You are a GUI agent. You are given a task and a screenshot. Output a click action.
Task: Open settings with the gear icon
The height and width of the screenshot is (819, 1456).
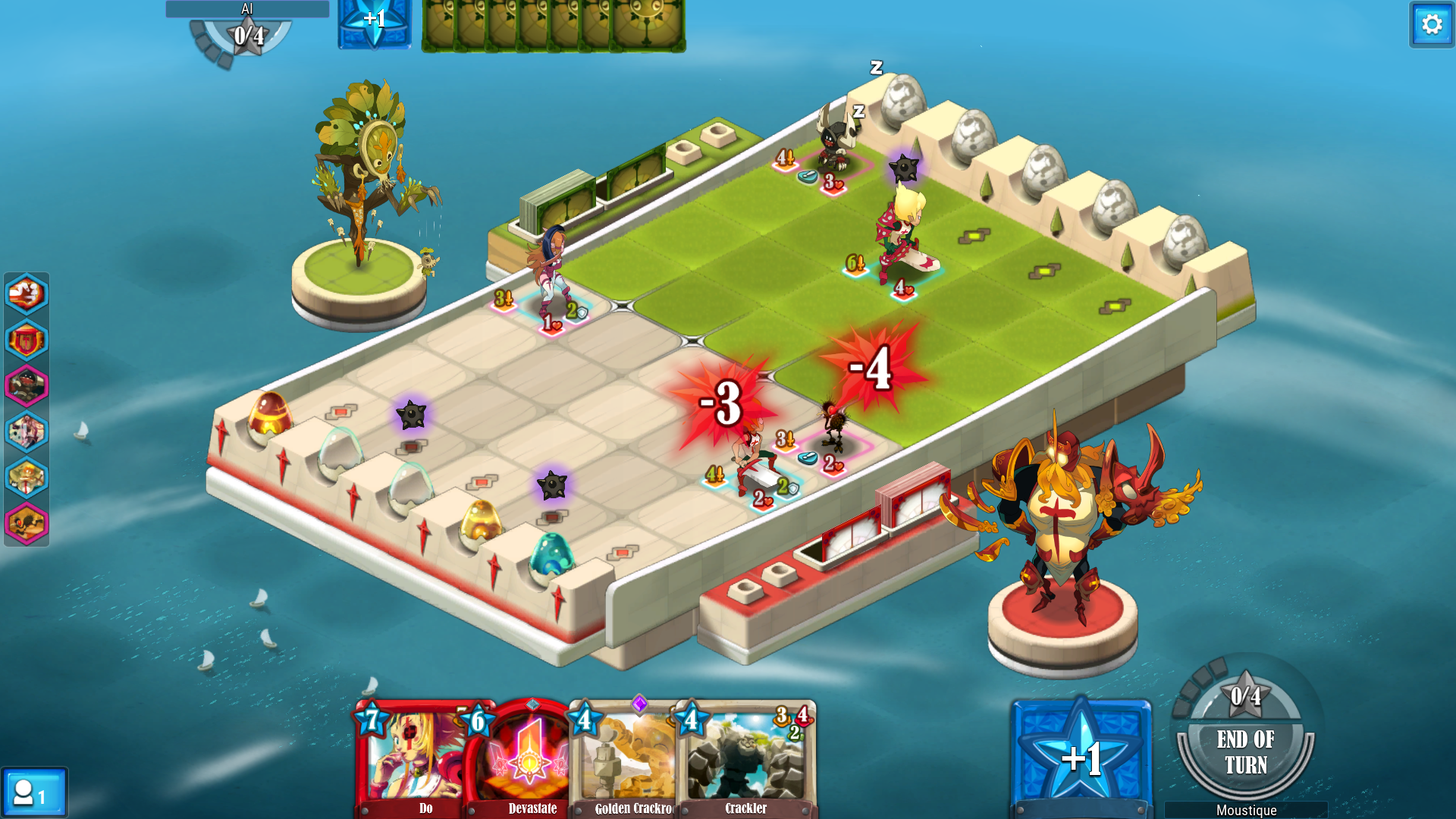pos(1432,25)
